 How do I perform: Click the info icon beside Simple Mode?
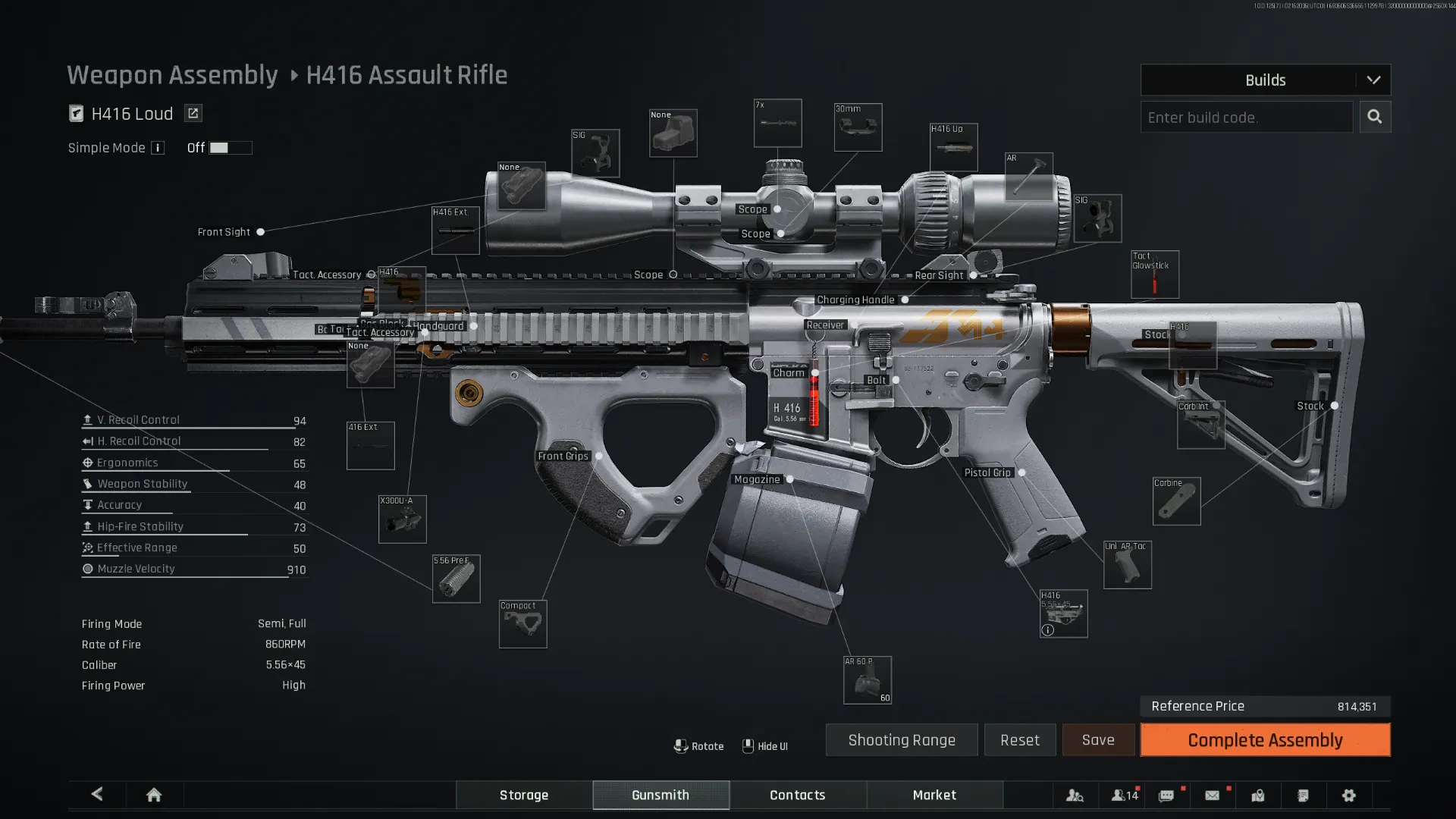(158, 148)
